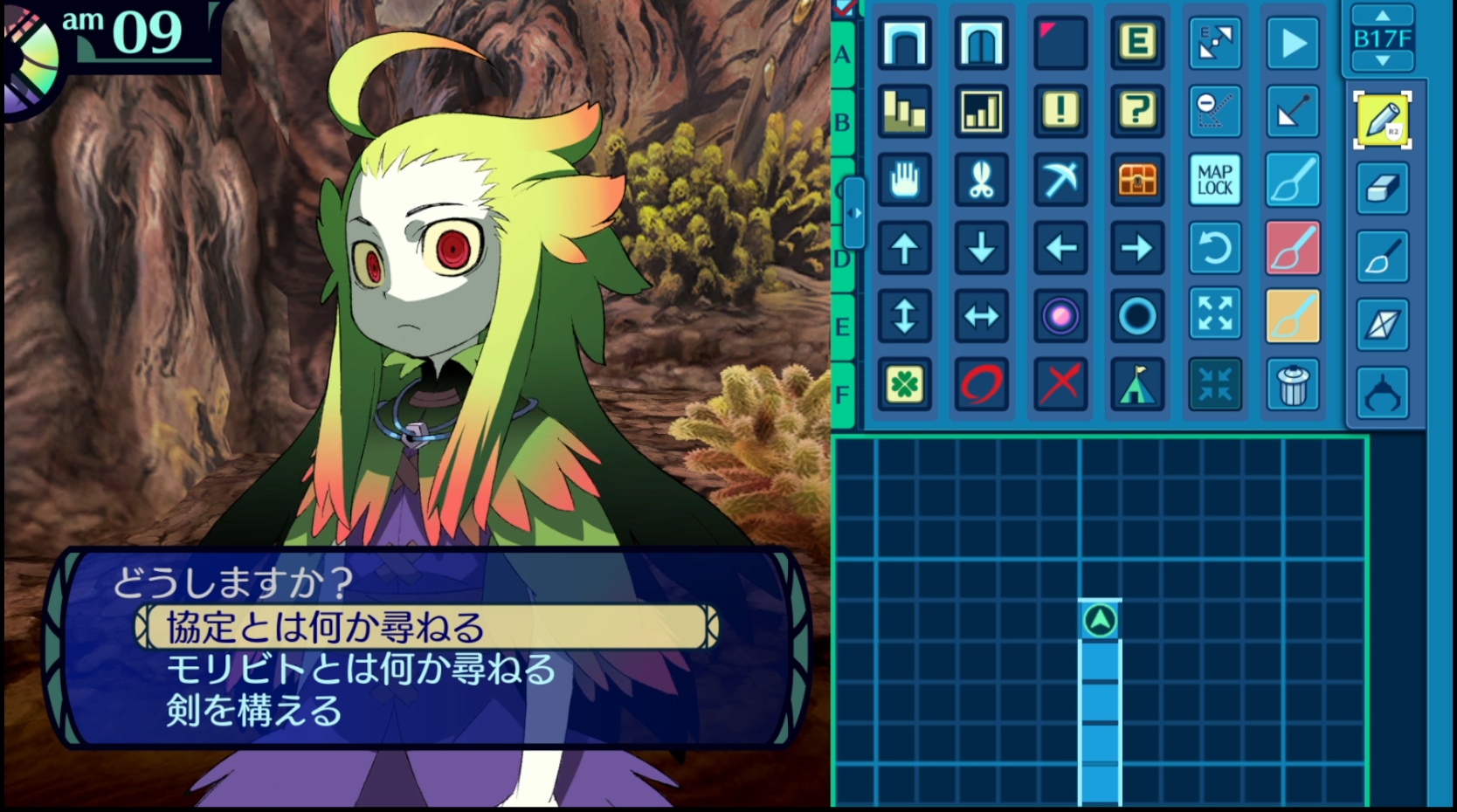Place the question mark icon

(x=1137, y=111)
